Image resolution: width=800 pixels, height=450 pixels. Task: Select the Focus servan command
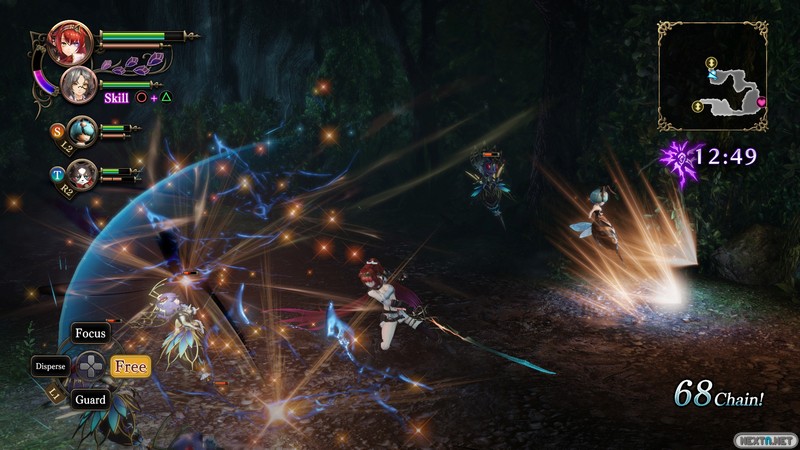tap(90, 333)
